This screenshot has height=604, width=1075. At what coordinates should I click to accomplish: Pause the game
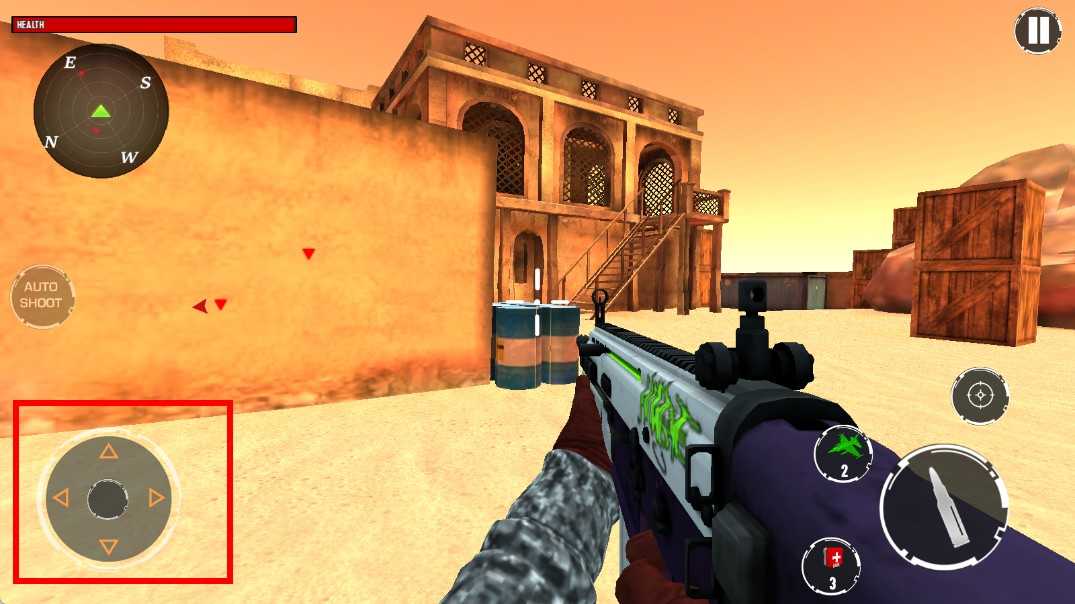[x=1038, y=30]
